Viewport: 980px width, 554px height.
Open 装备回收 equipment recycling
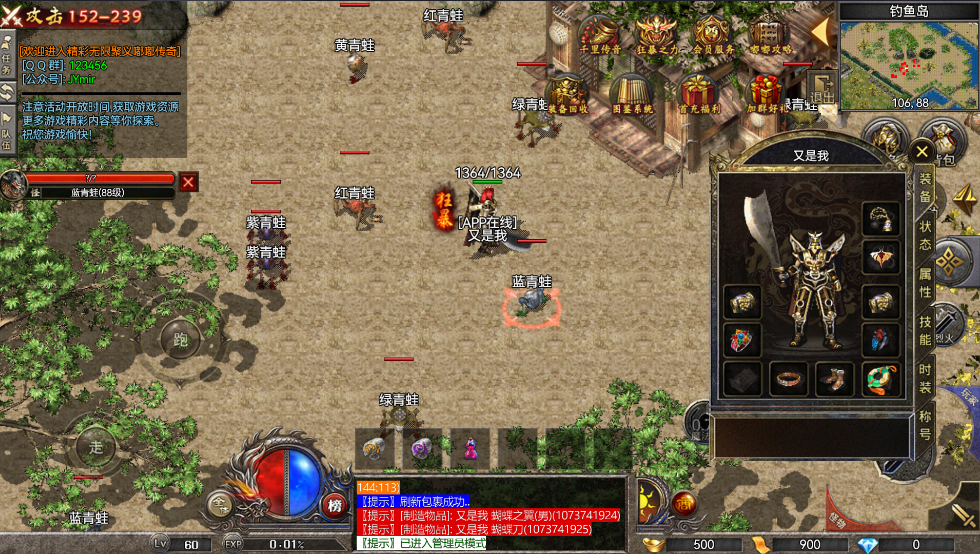pyautogui.click(x=568, y=92)
